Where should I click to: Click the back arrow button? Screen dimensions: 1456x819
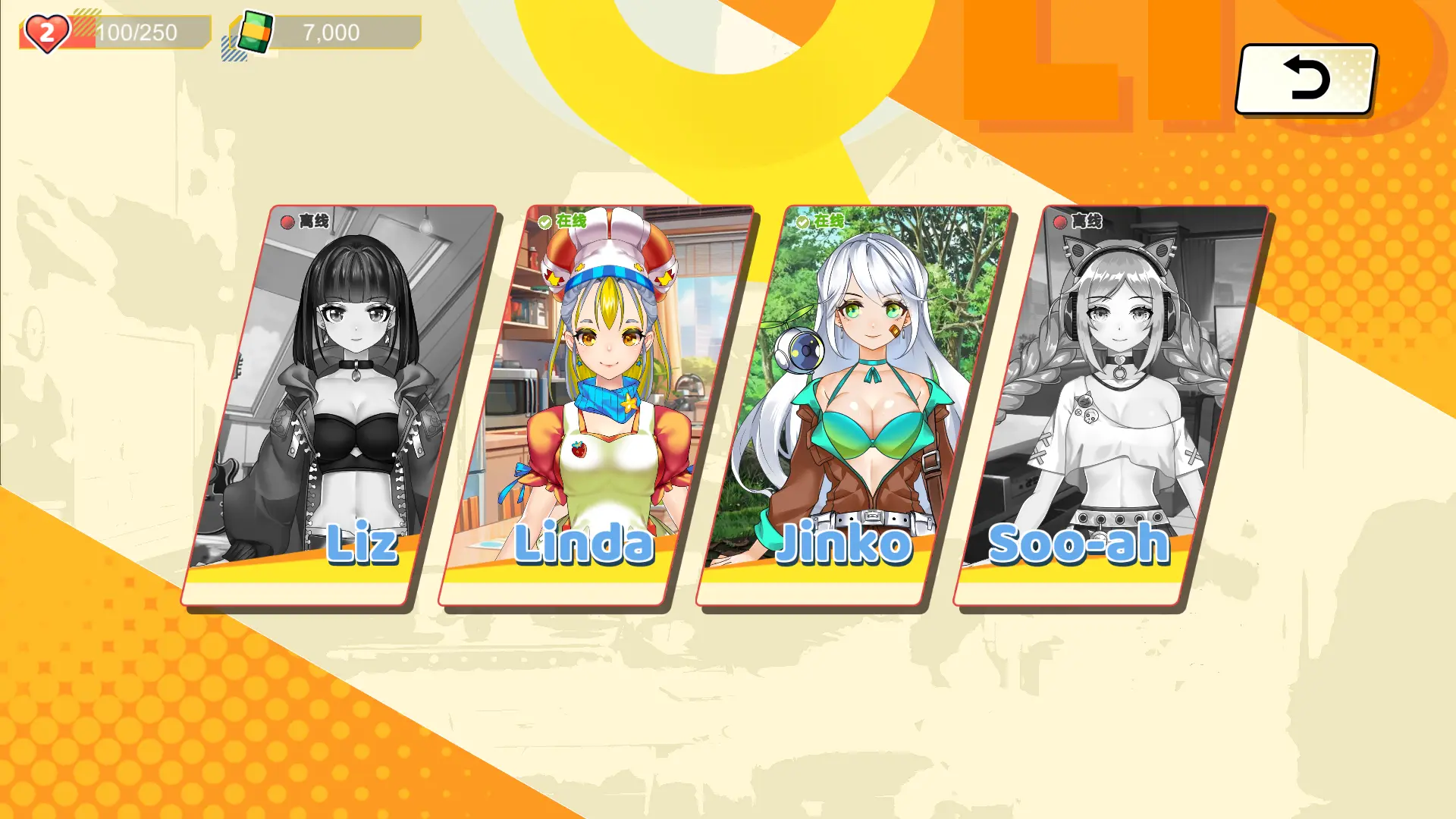[1306, 79]
